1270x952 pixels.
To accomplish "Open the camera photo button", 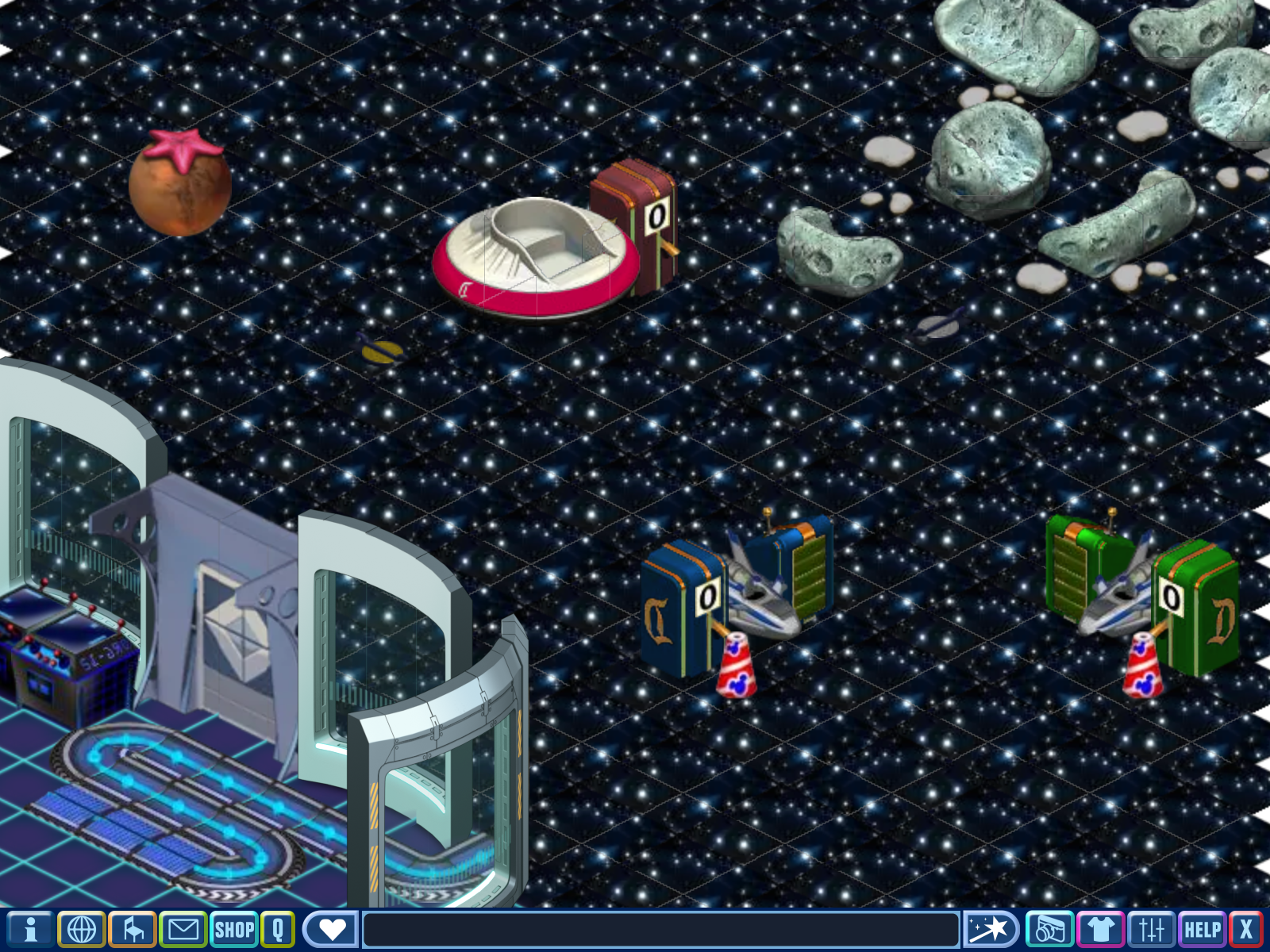I will pyautogui.click(x=1049, y=929).
